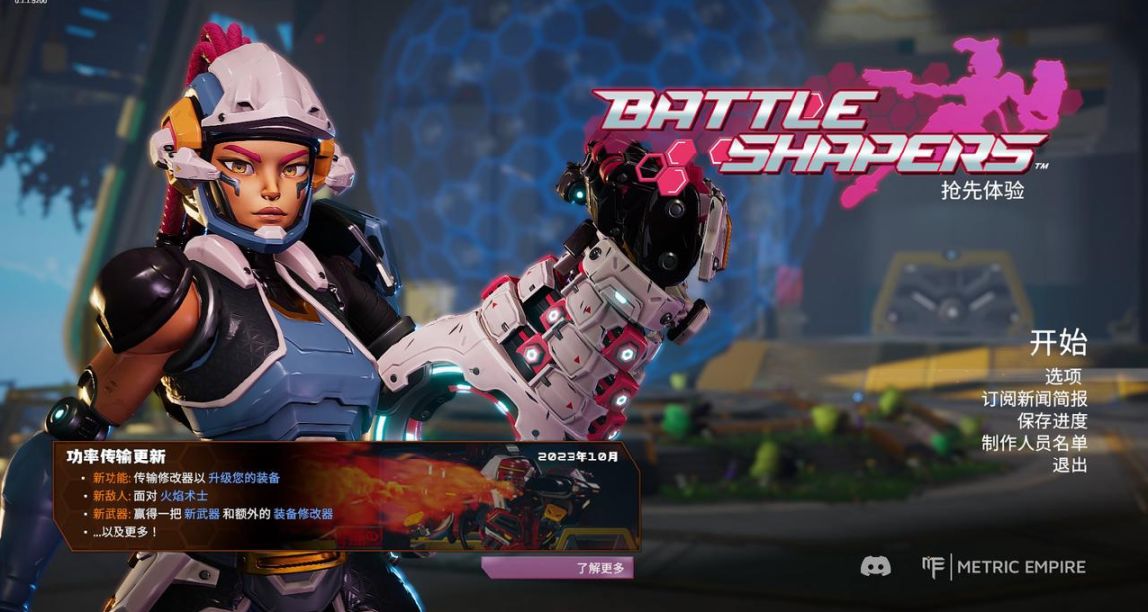Open the 选项 options menu
Screen dimensions: 1148x612
click(x=1065, y=377)
